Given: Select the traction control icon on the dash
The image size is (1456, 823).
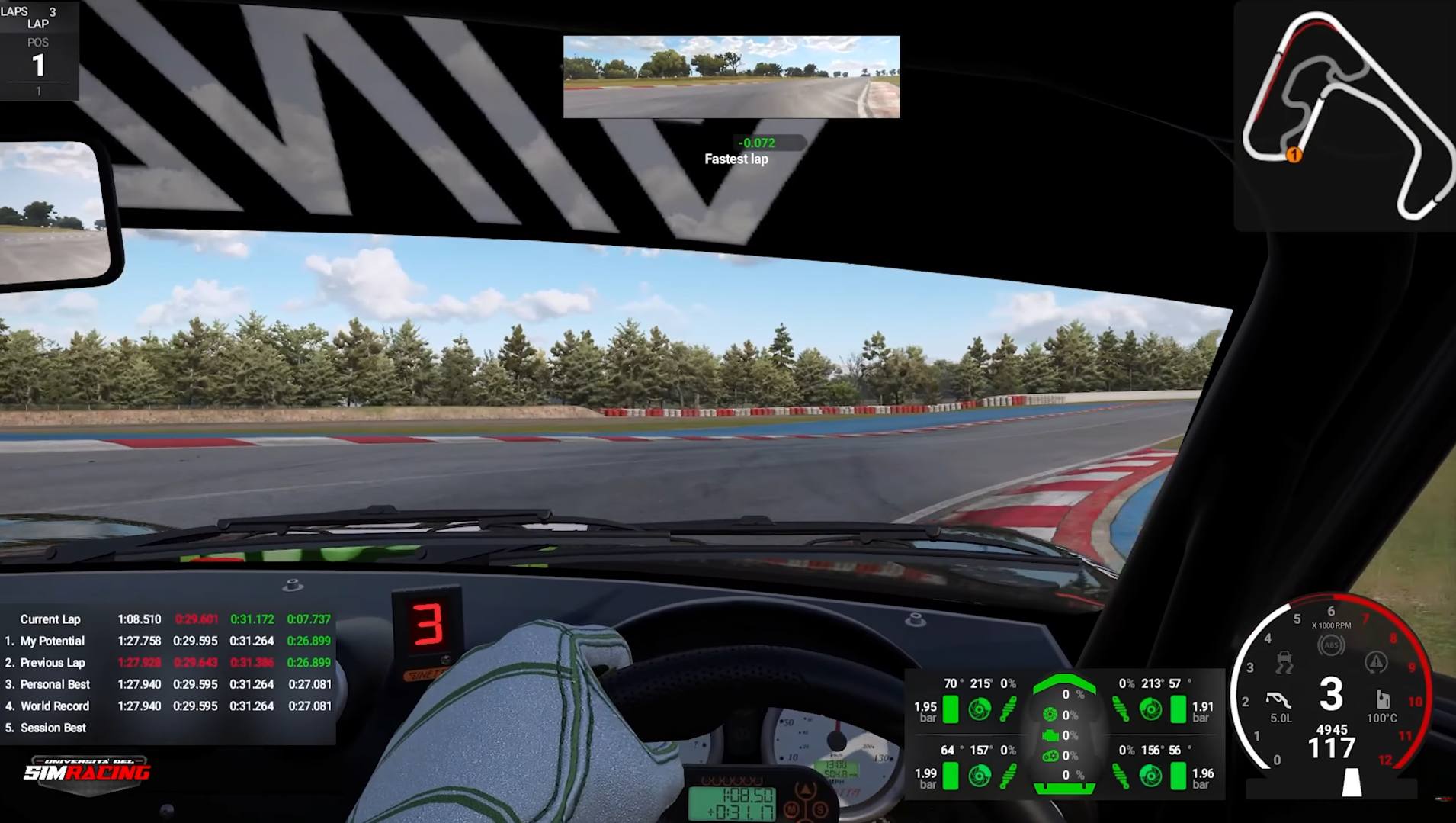Looking at the screenshot, I should [x=1285, y=661].
